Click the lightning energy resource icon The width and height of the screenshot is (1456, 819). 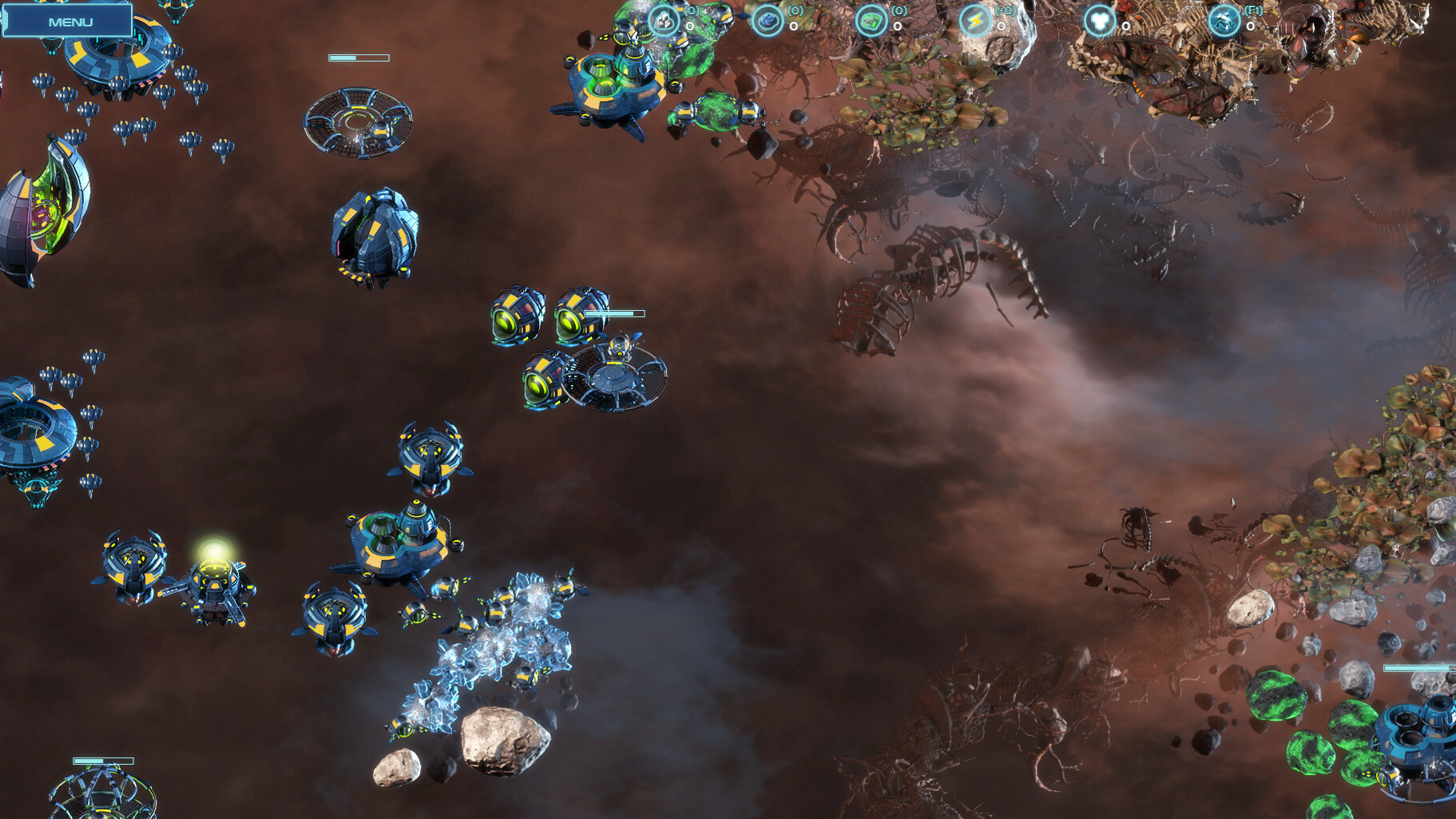975,20
